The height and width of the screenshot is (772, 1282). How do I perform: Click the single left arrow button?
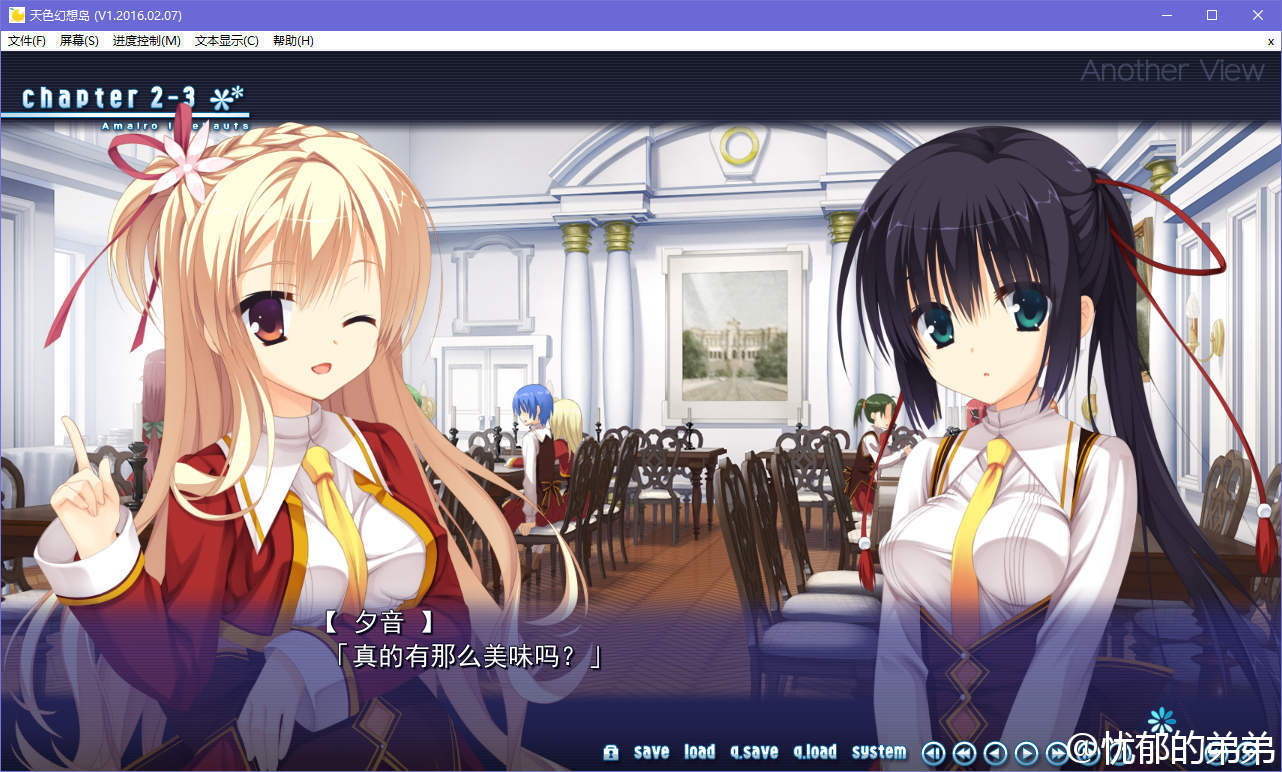[x=995, y=753]
